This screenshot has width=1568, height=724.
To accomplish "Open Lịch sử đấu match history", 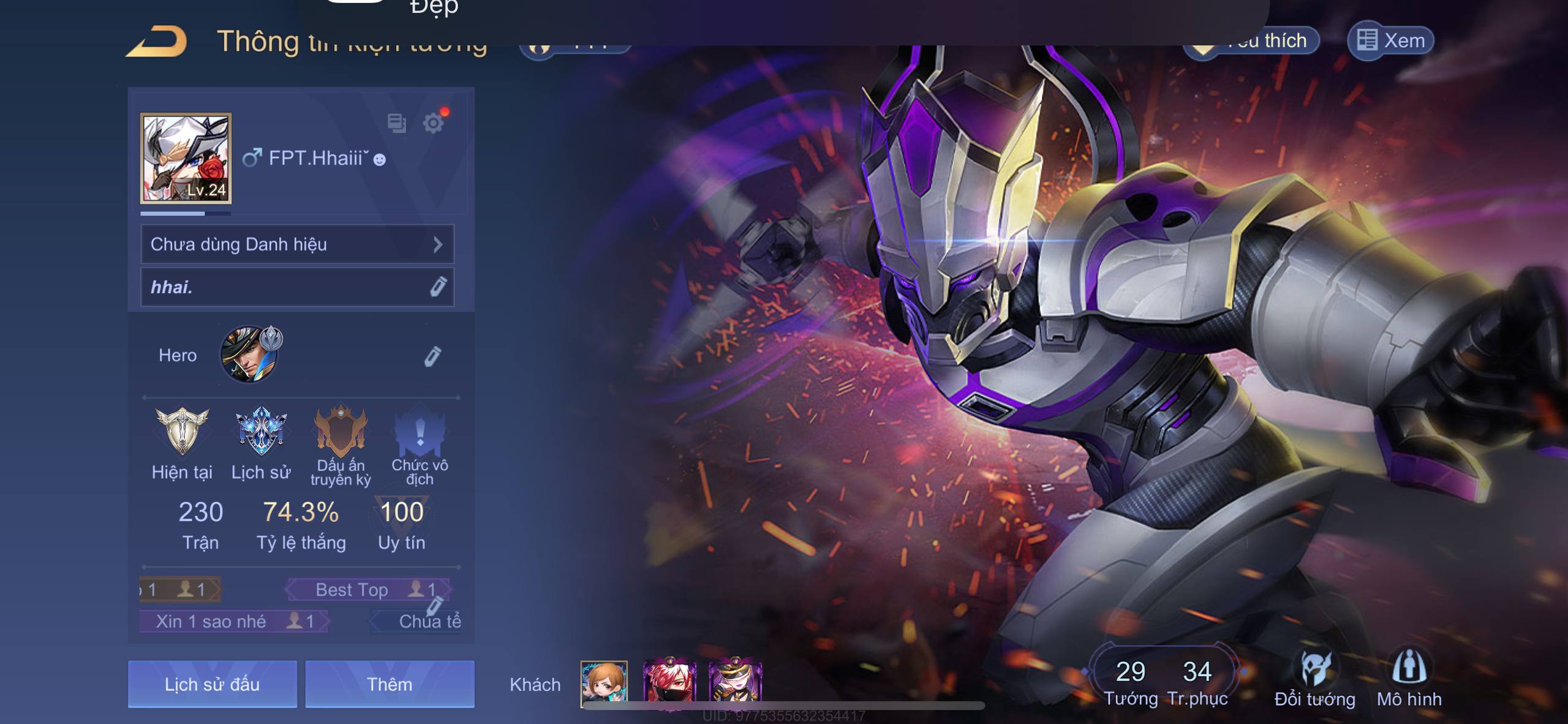I will click(x=212, y=684).
